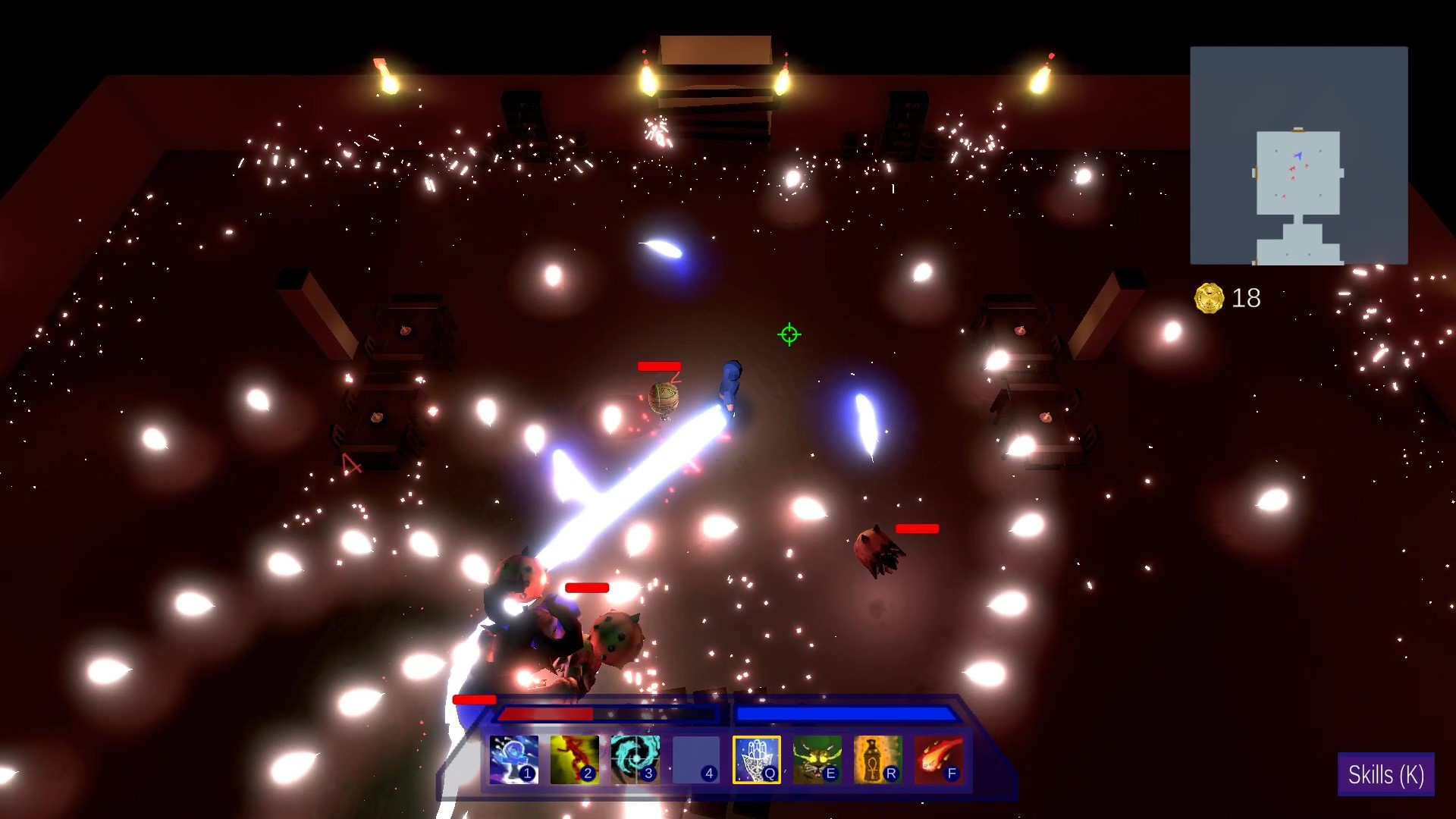Cast the fireball F skill

pos(938,761)
